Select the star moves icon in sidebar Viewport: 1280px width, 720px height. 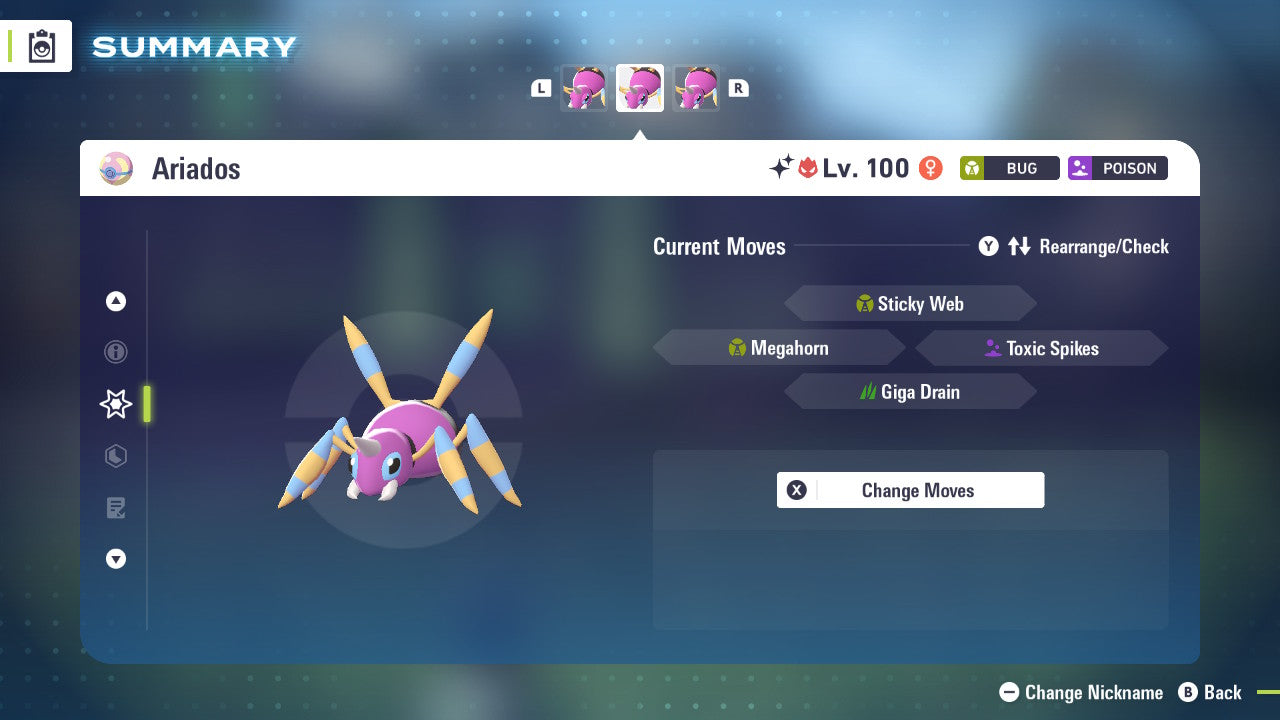pyautogui.click(x=115, y=404)
